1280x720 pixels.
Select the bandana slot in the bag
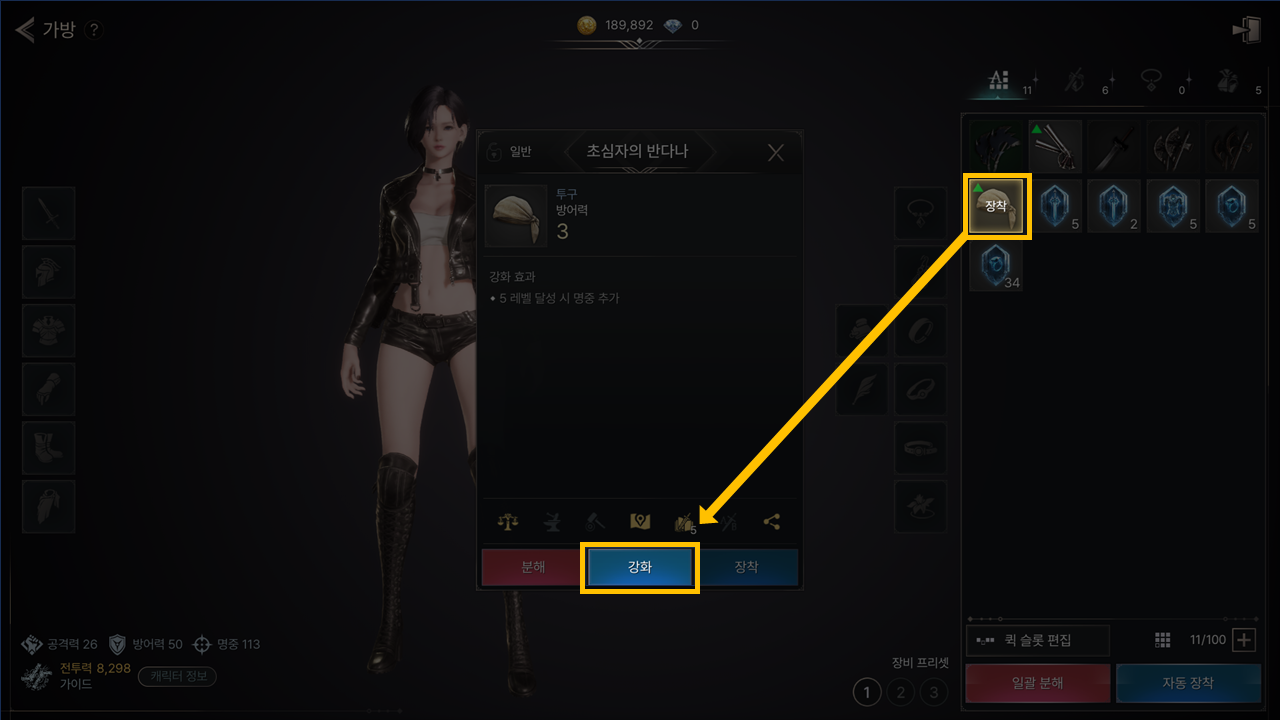point(996,206)
